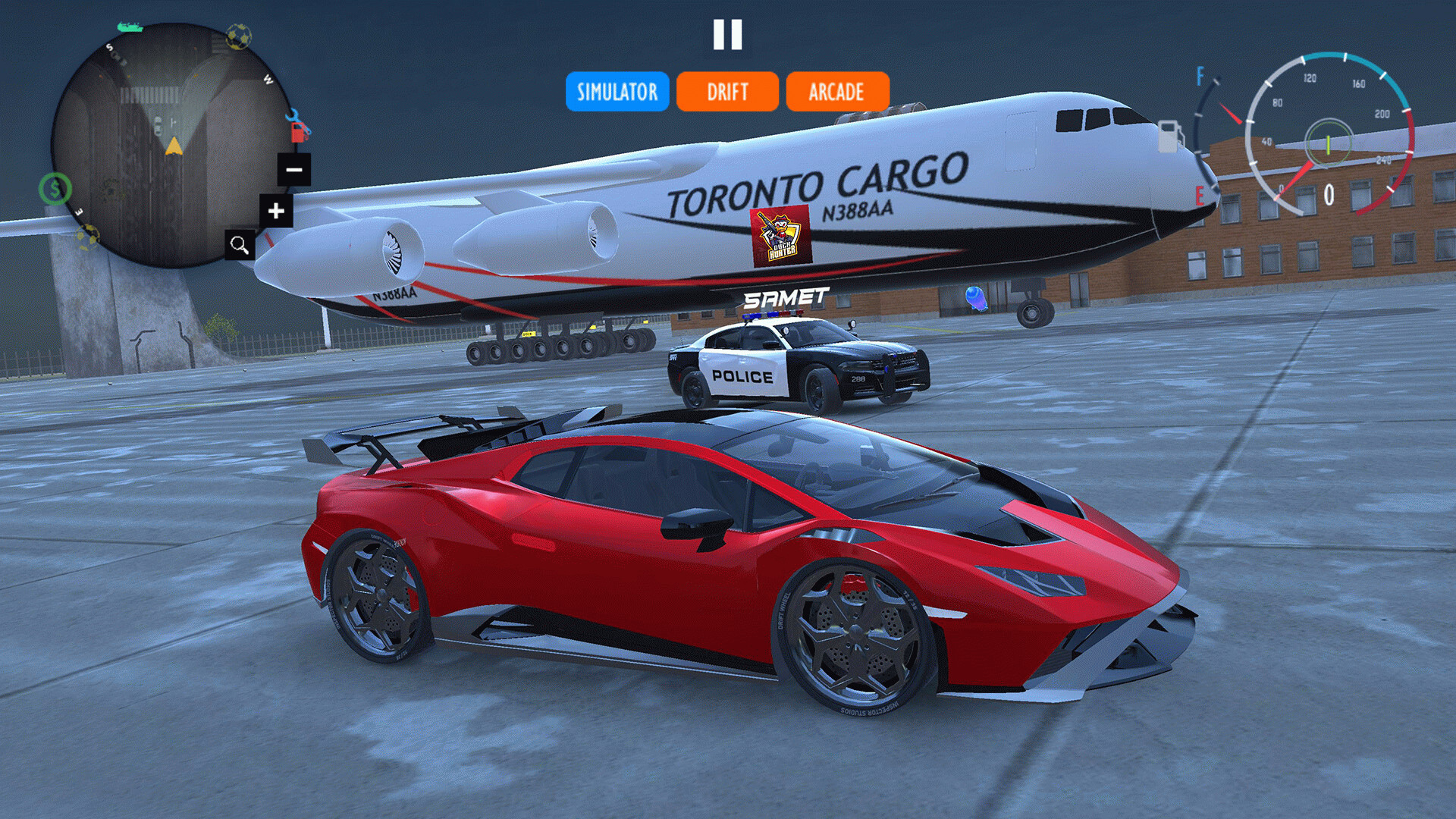Screen dimensions: 1456x819
Task: Select the gas station wrench marker
Action: (x=299, y=127)
